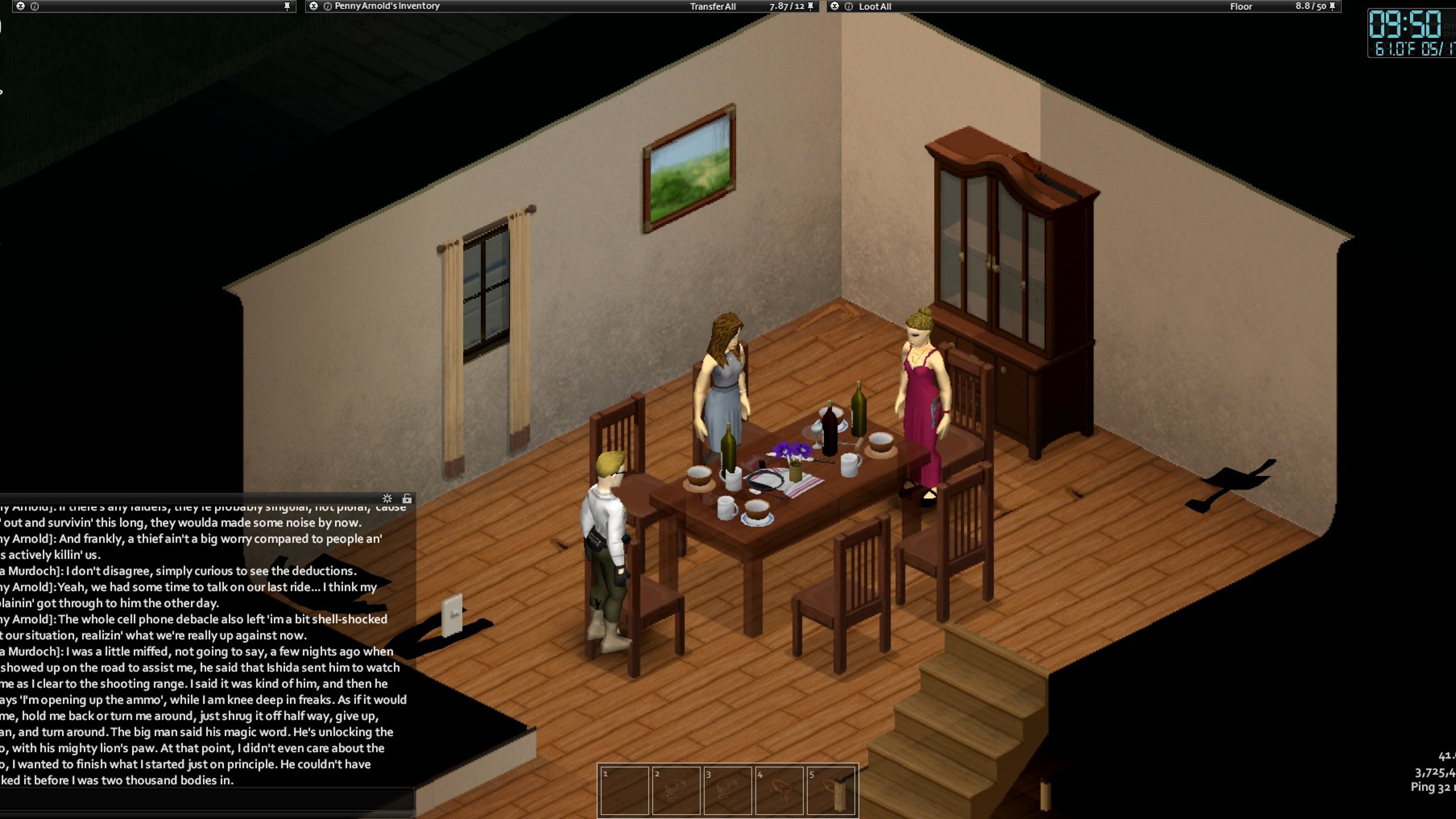Viewport: 1456px width, 819px height.
Task: Choose the belt slot numbered 3
Action: 728,791
